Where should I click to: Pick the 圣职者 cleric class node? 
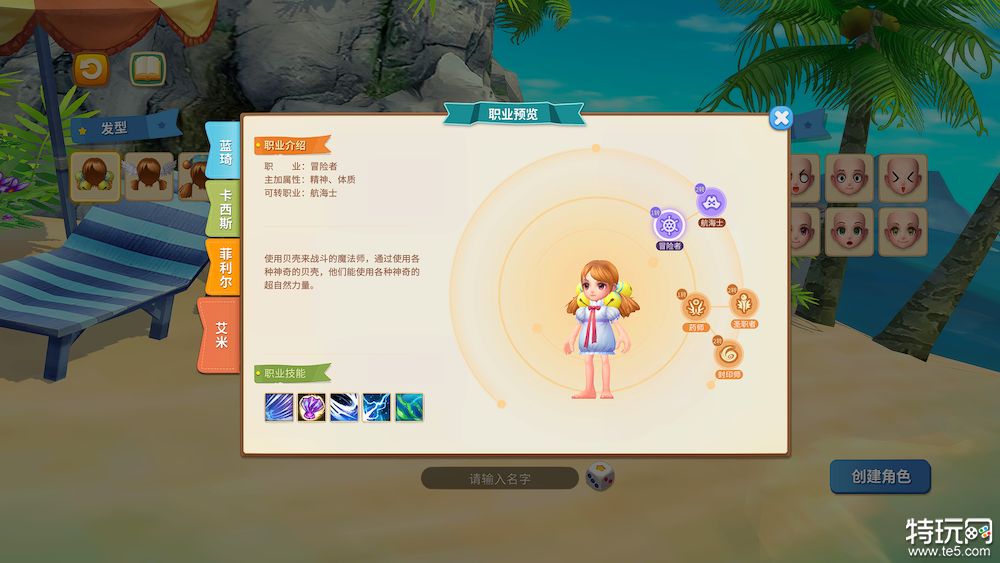tap(744, 303)
